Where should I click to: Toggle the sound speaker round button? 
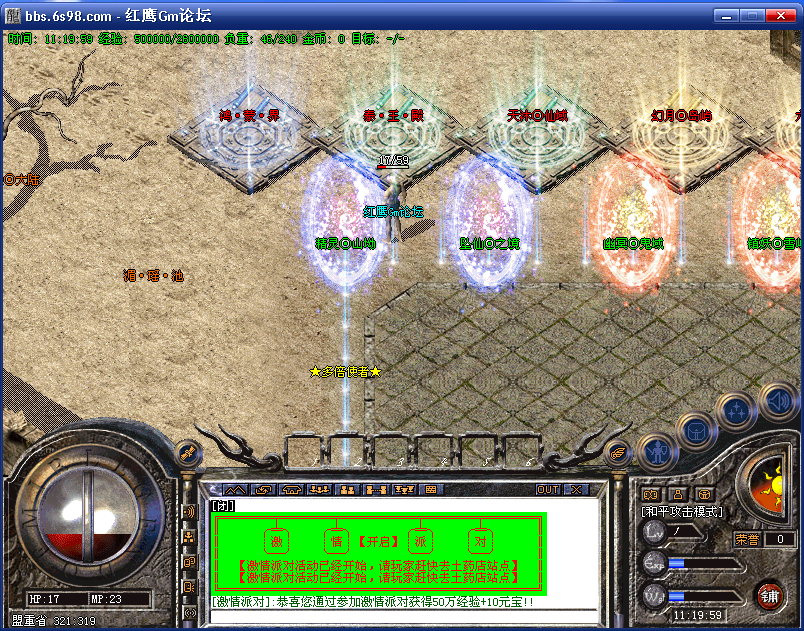coord(778,403)
